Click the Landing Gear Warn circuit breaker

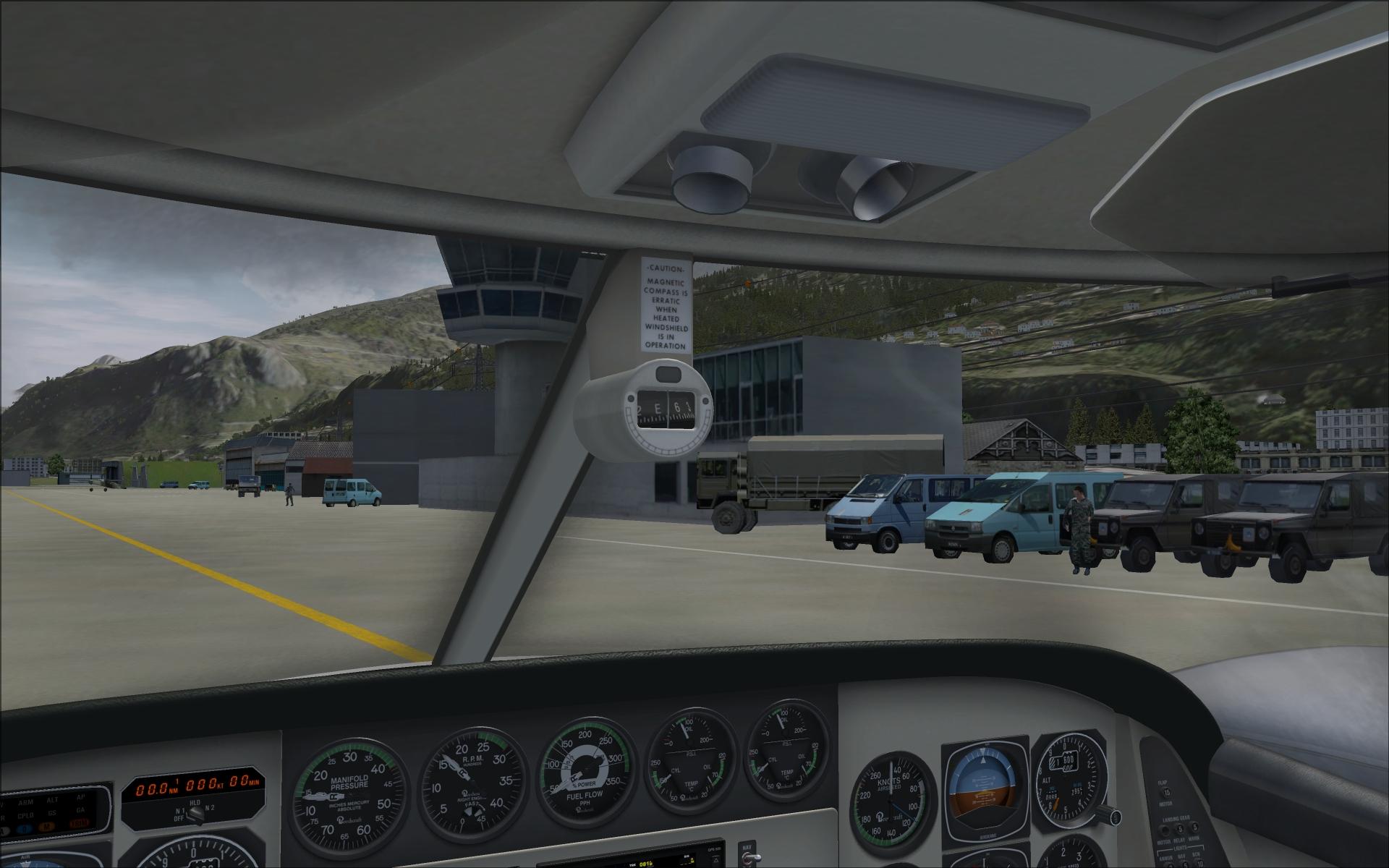tap(1194, 827)
